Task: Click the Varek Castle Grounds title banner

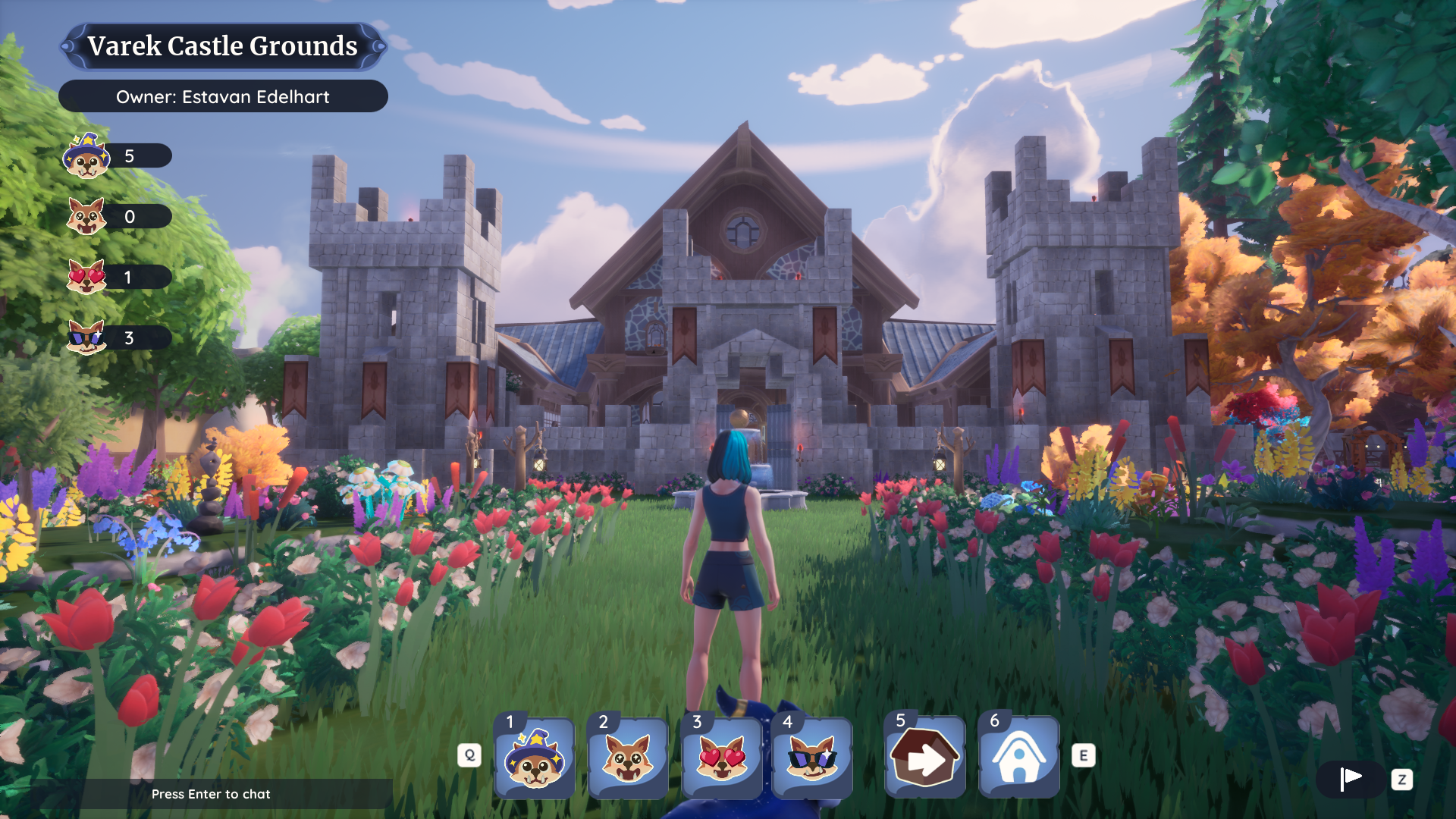Action: pyautogui.click(x=224, y=46)
